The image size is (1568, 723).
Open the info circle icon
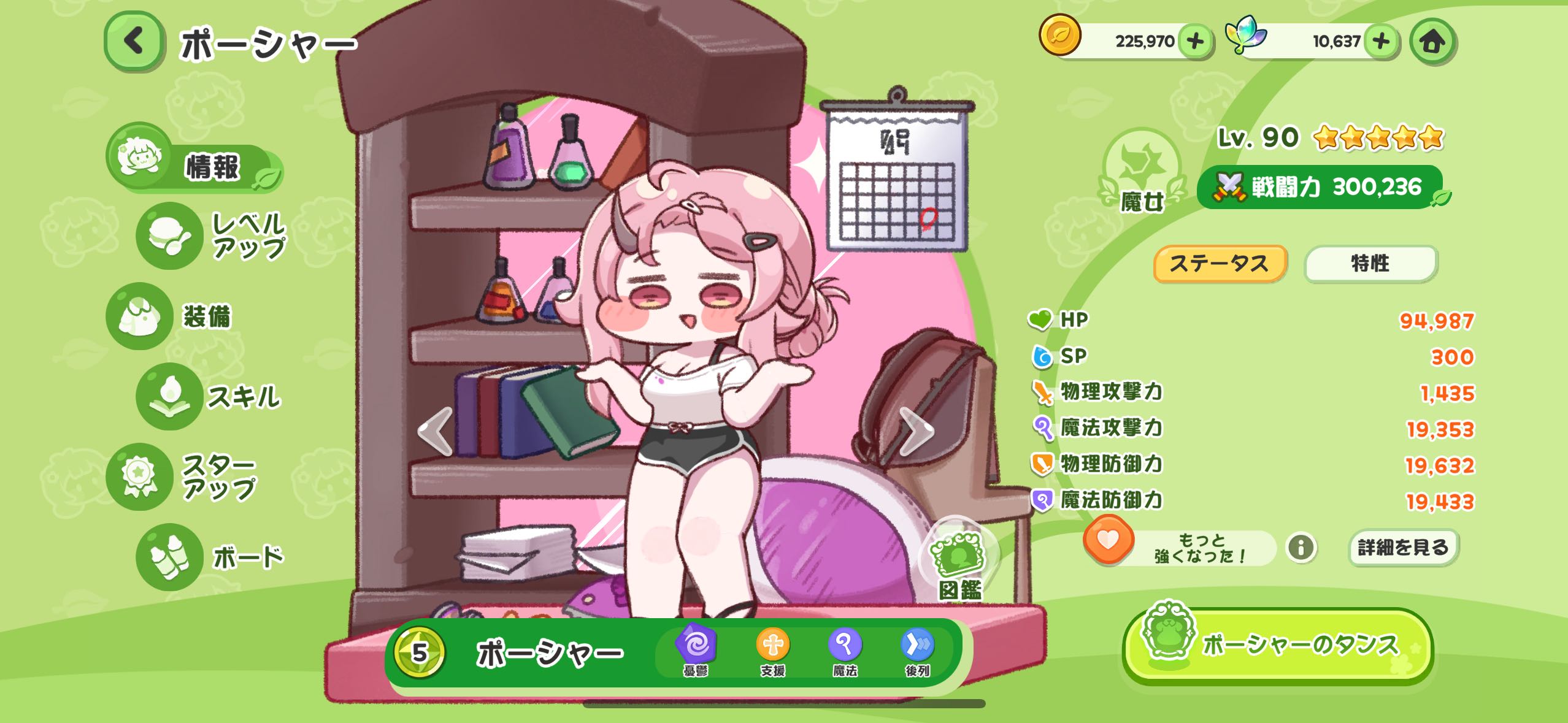(x=1301, y=547)
